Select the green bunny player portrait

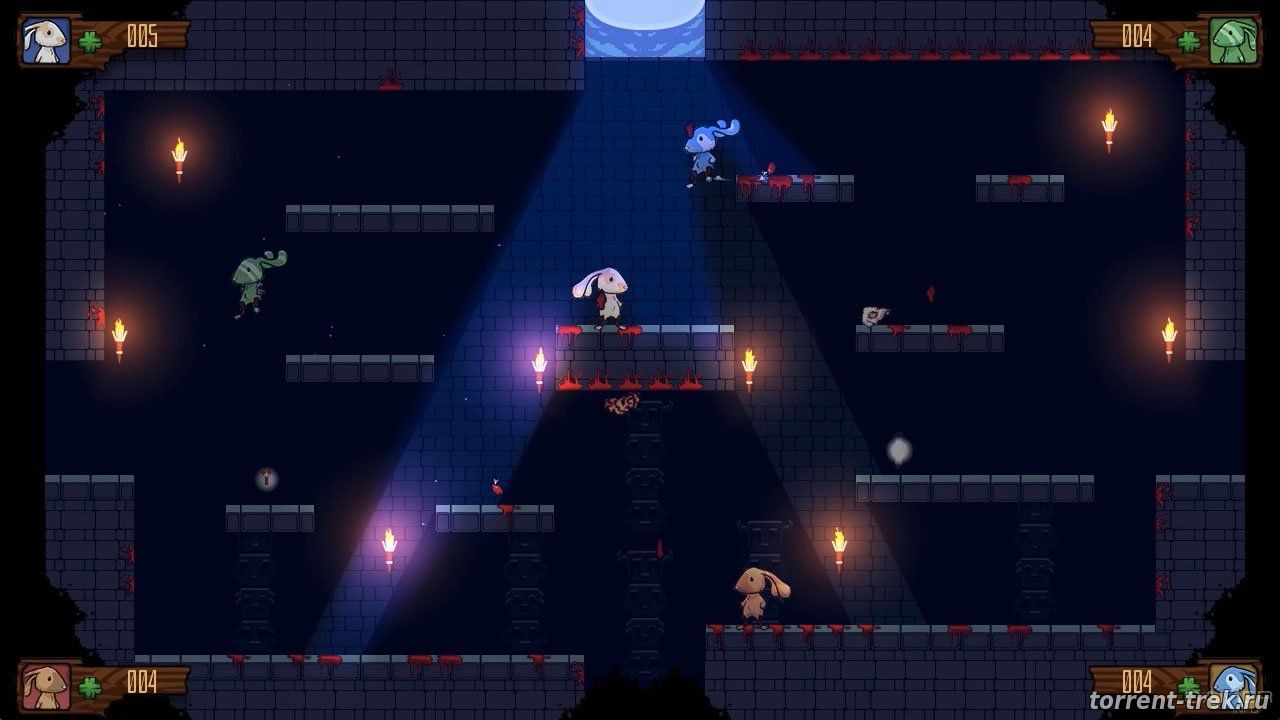1232,41
